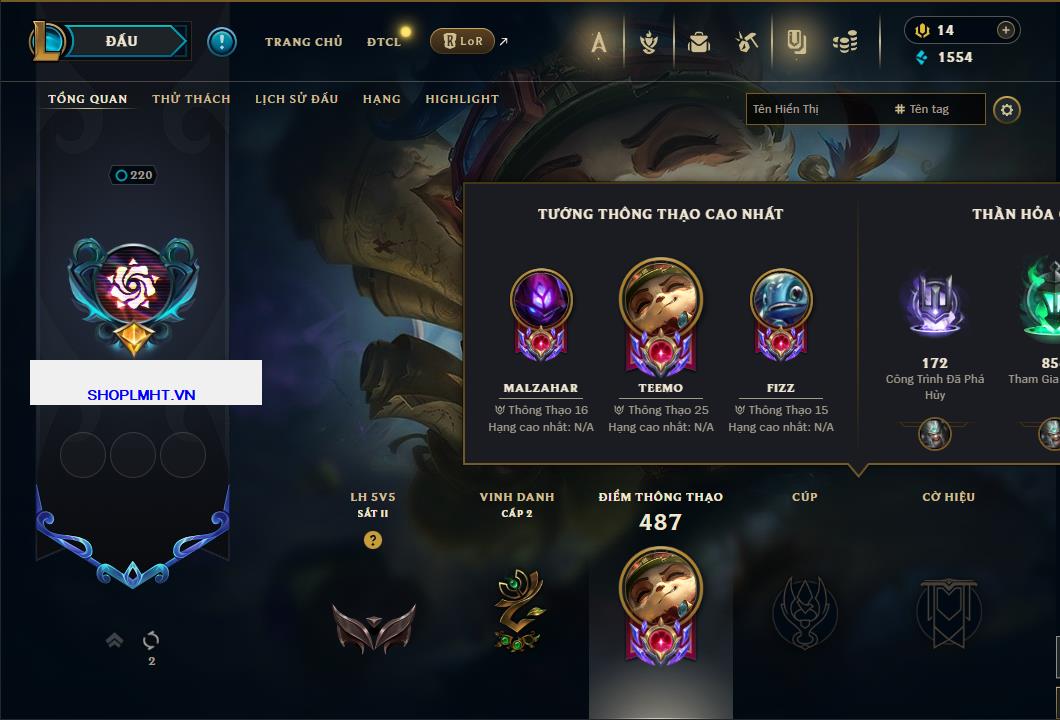The image size is (1060, 720).
Task: Go to the ĐTCL section
Action: point(383,42)
